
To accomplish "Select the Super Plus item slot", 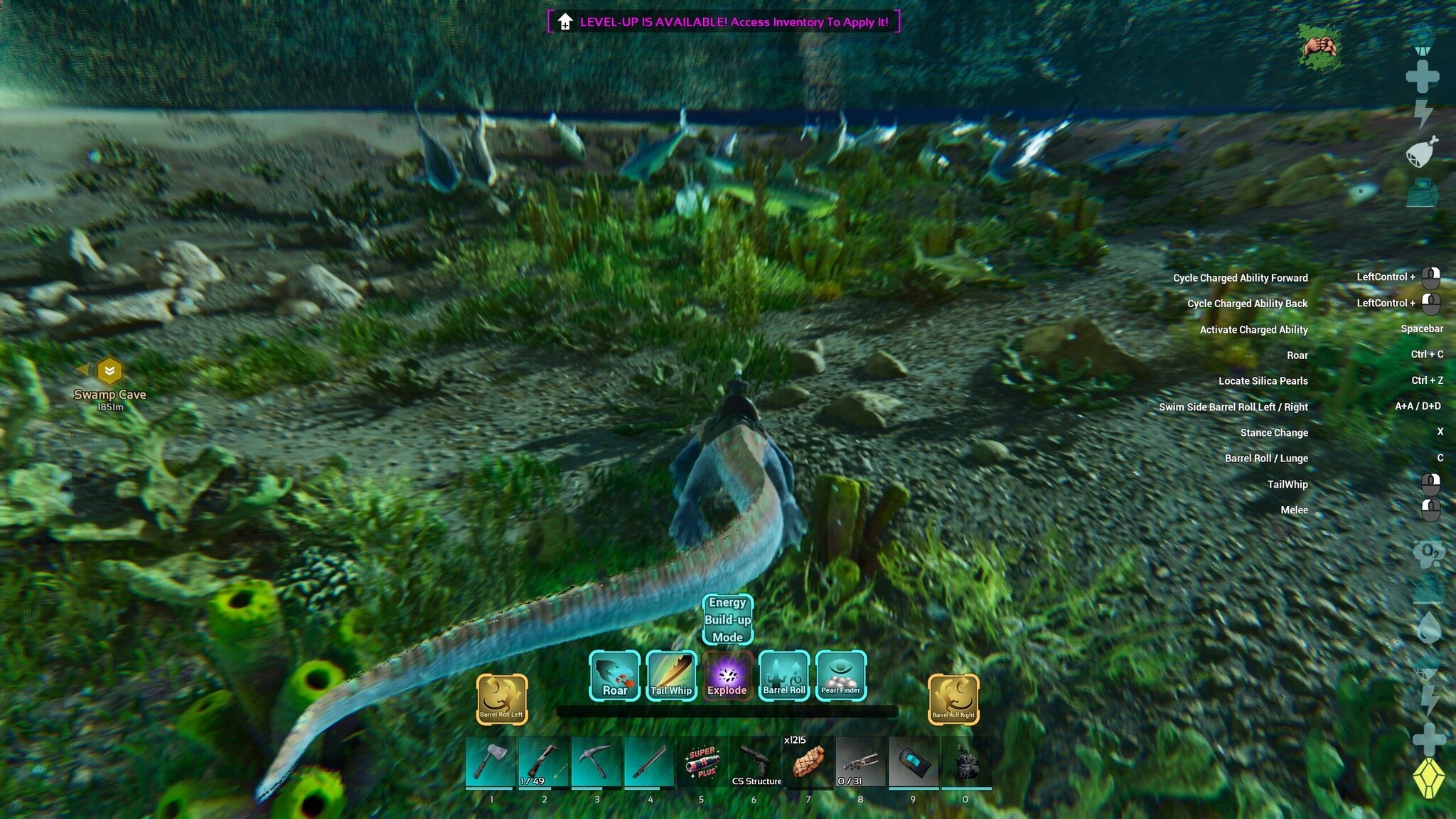I will pyautogui.click(x=702, y=763).
